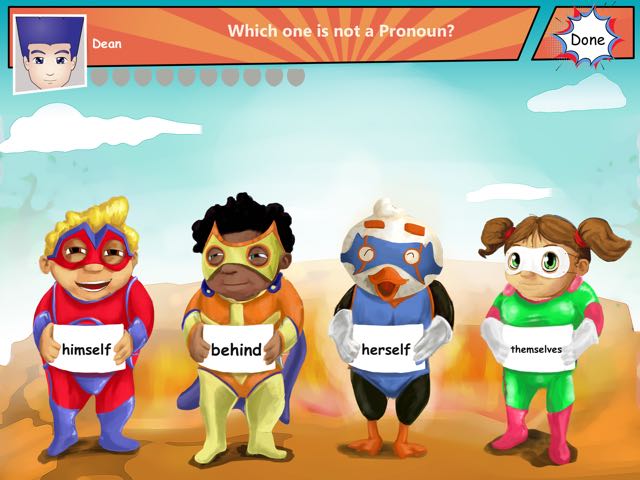The width and height of the screenshot is (640, 480).
Task: Select the "behind" answer card
Action: coord(236,350)
